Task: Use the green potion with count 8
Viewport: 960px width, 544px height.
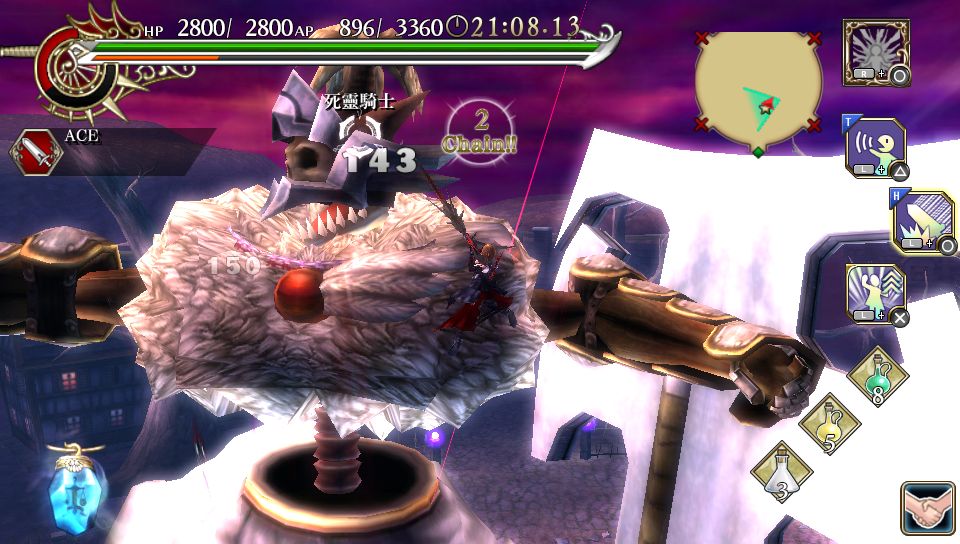Action: (877, 377)
